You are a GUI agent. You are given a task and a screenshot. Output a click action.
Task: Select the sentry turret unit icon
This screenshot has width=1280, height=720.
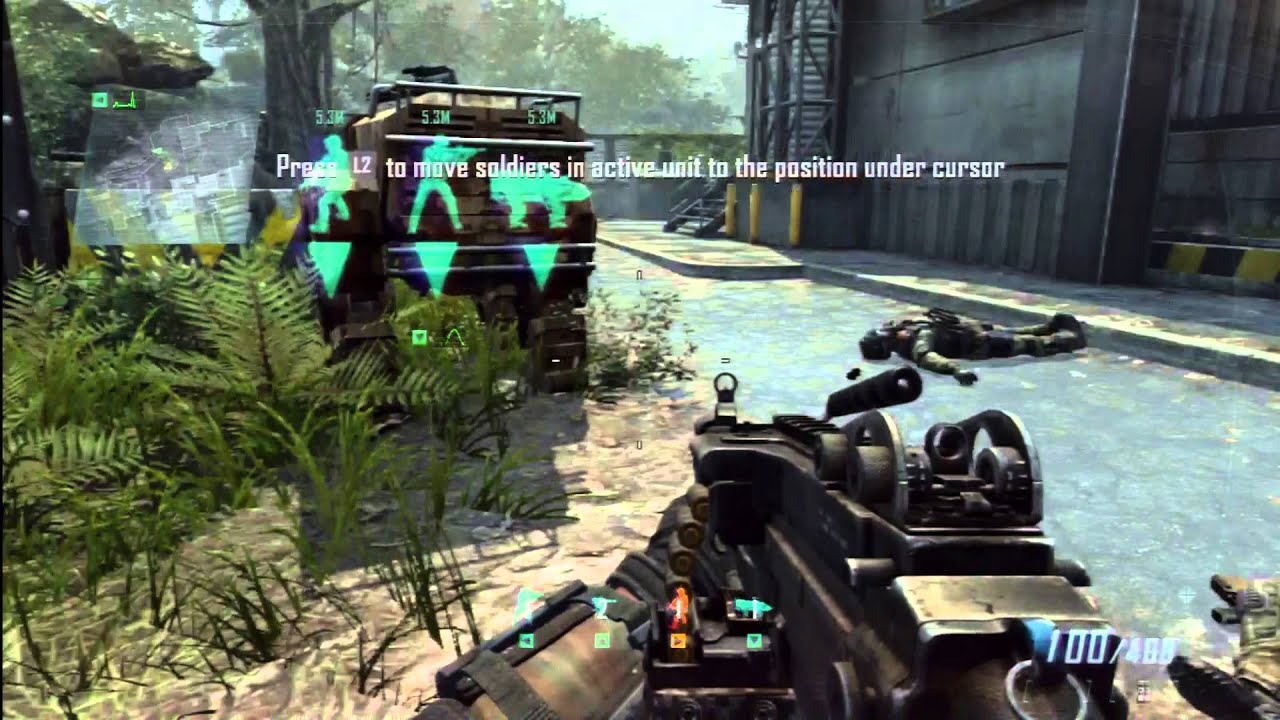[602, 602]
